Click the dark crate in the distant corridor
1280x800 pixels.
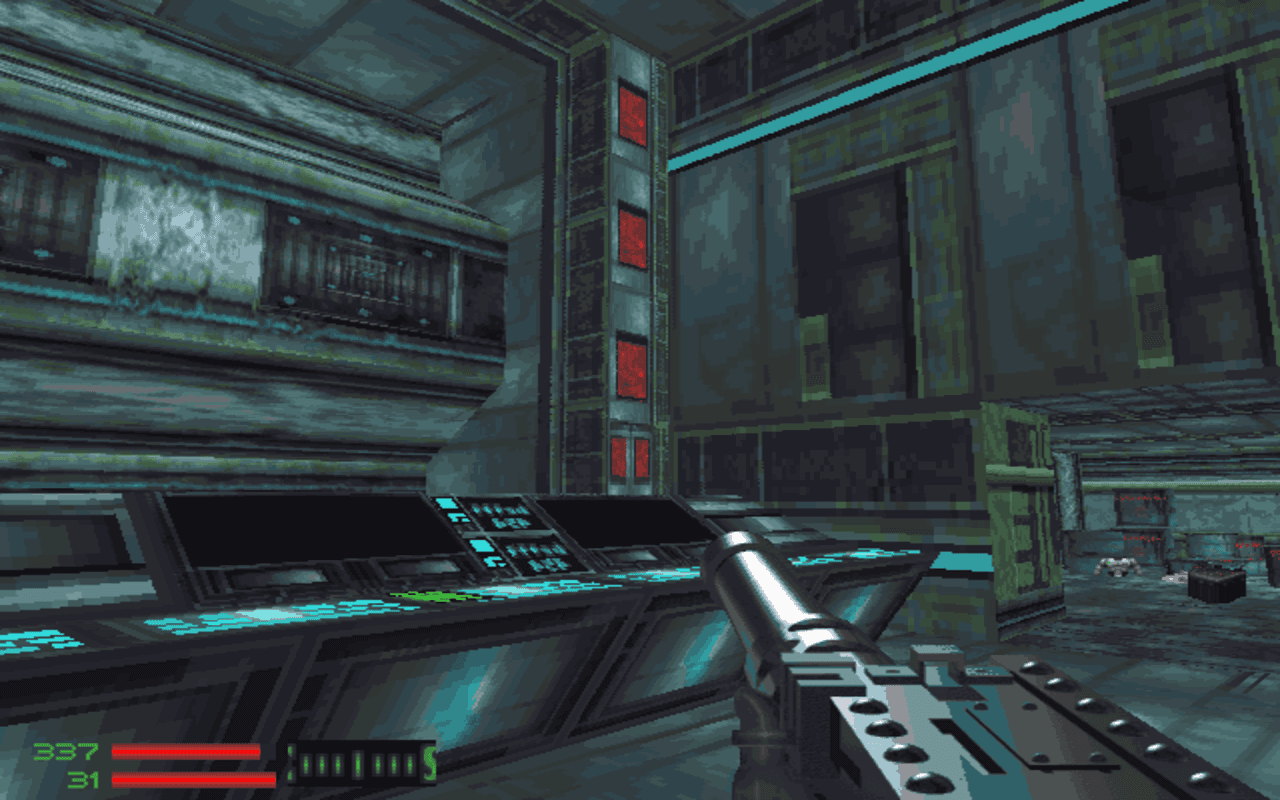pos(1216,585)
